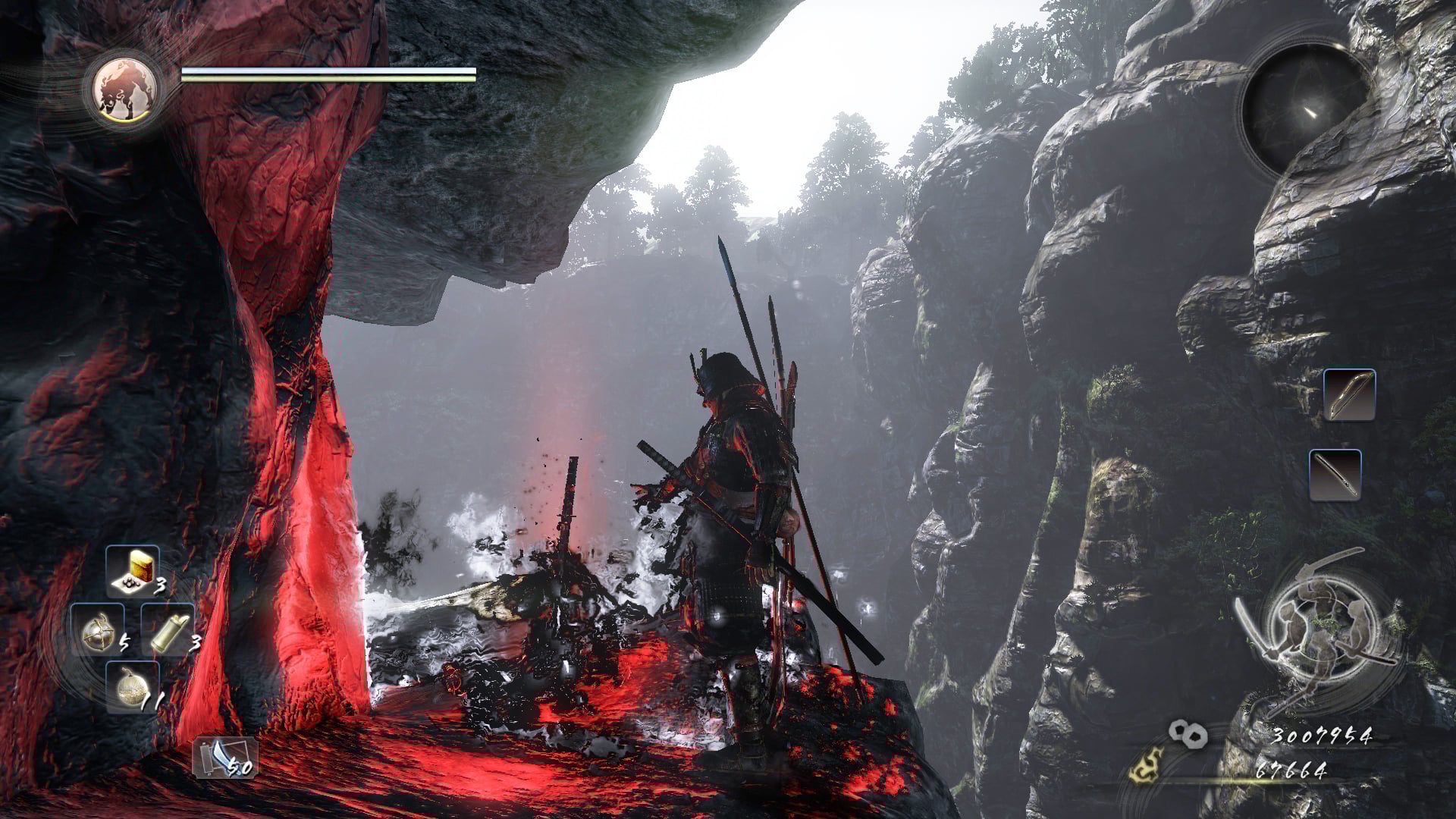1456x819 pixels.
Task: Use the round fused ball with count 11
Action: 132,687
